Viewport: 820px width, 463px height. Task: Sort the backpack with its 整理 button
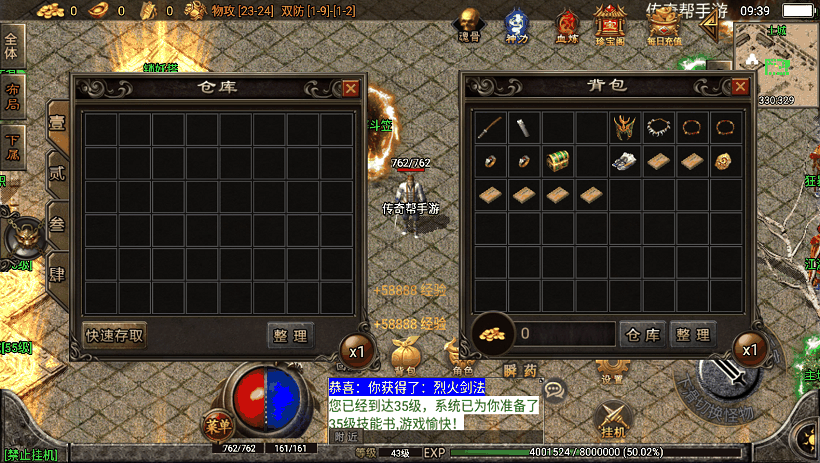[x=692, y=335]
